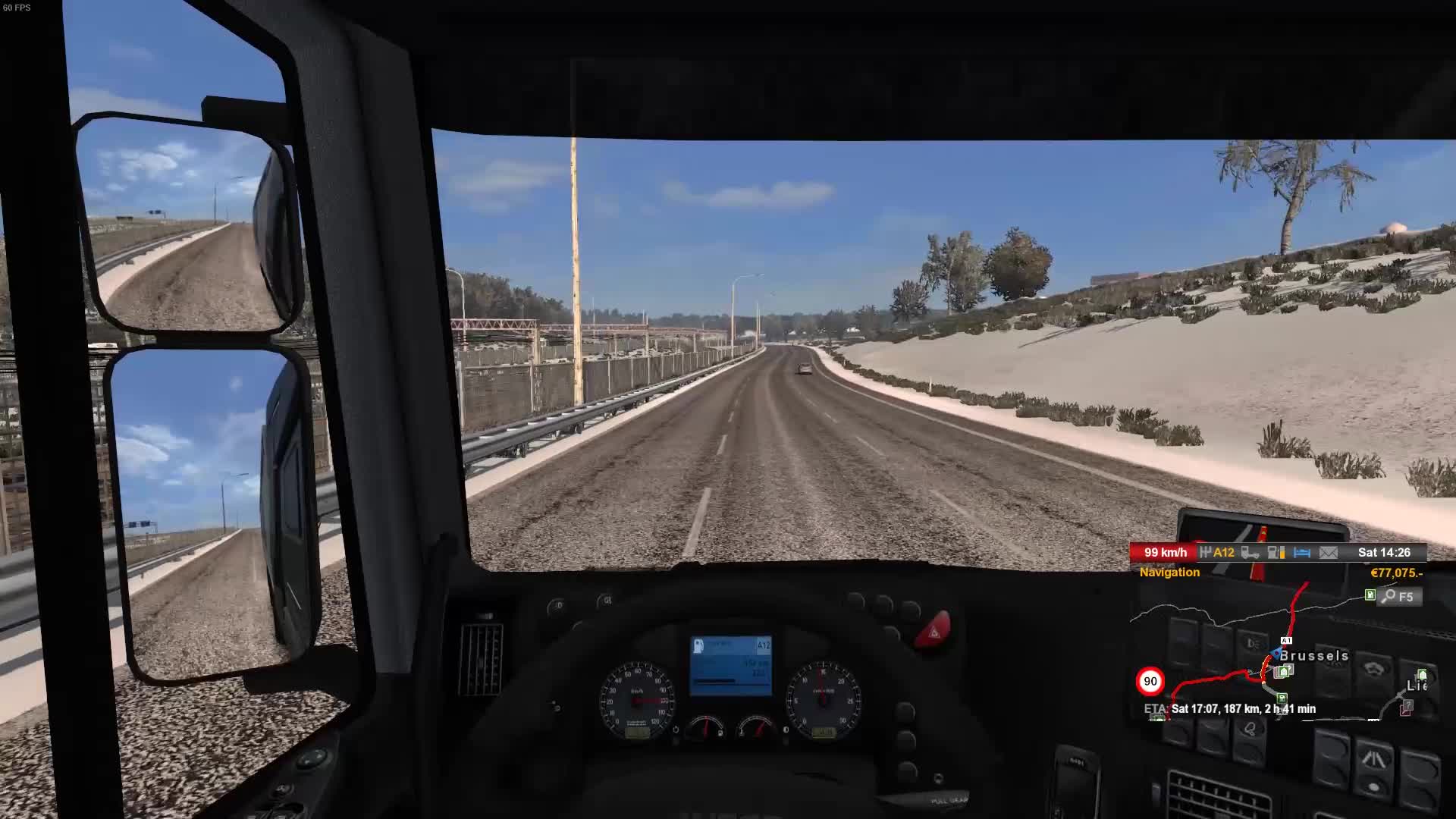Viewport: 1456px width, 819px height.
Task: Open messages via the envelope icon
Action: pyautogui.click(x=1329, y=554)
